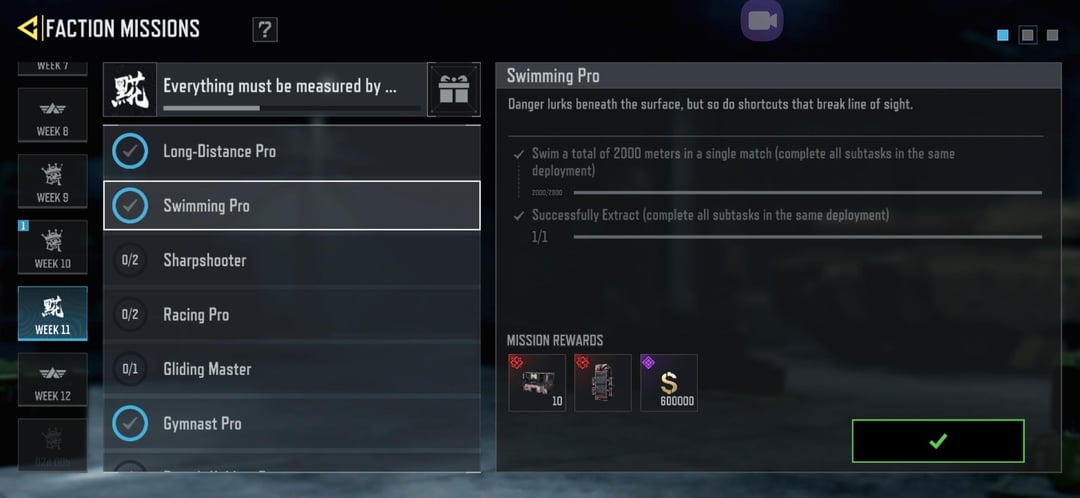Viewport: 1080px width, 498px height.
Task: Switch to the Week 8 tab
Action: (x=52, y=119)
